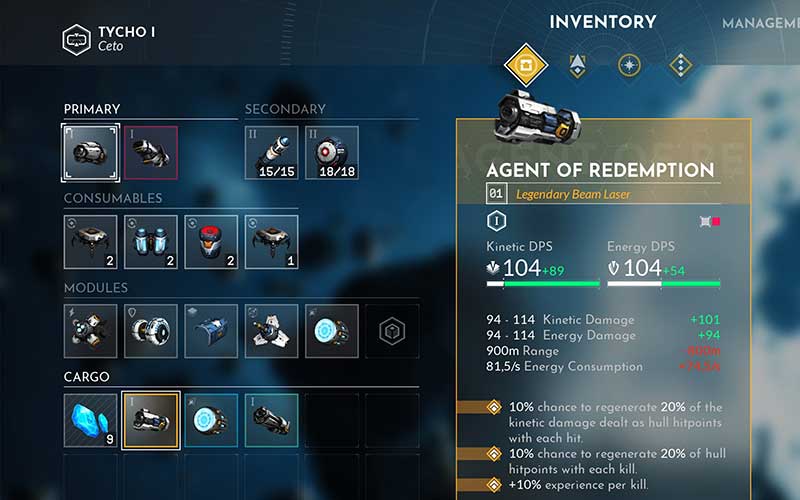Click the empty module slot with cube icon
Viewport: 800px width, 500px height.
(x=392, y=331)
